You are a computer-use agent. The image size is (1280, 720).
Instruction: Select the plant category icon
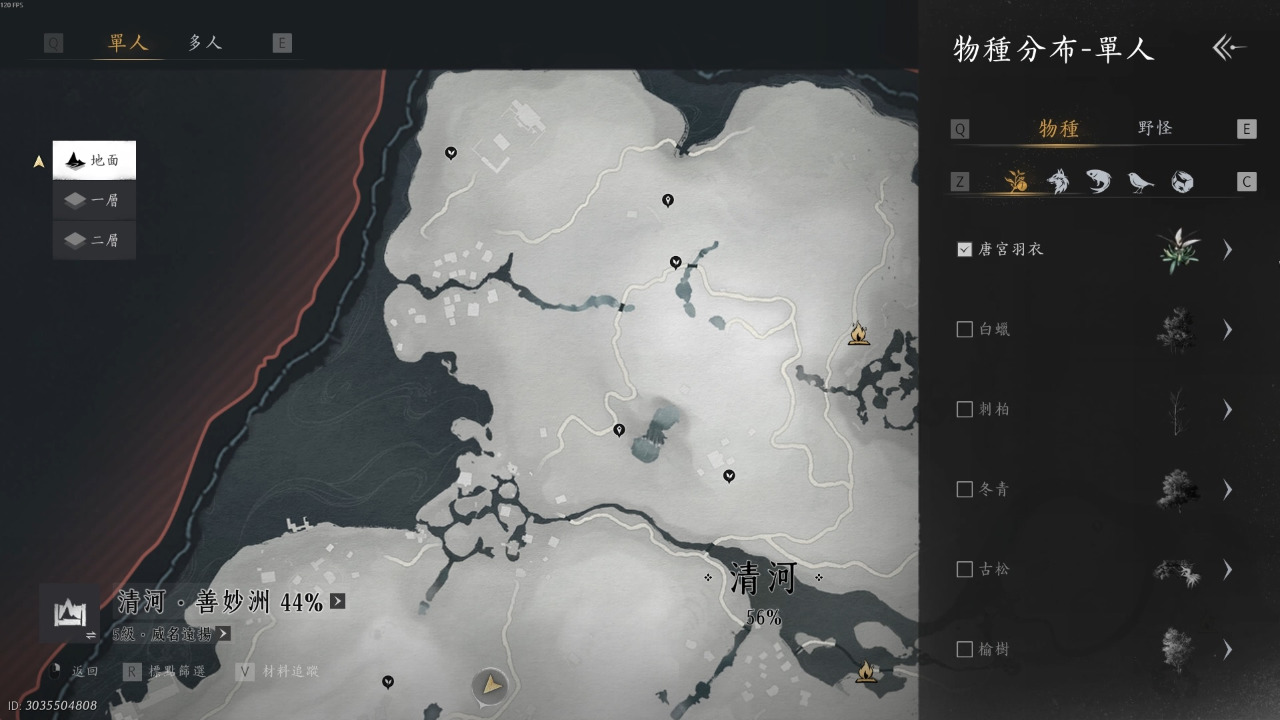click(x=1016, y=181)
